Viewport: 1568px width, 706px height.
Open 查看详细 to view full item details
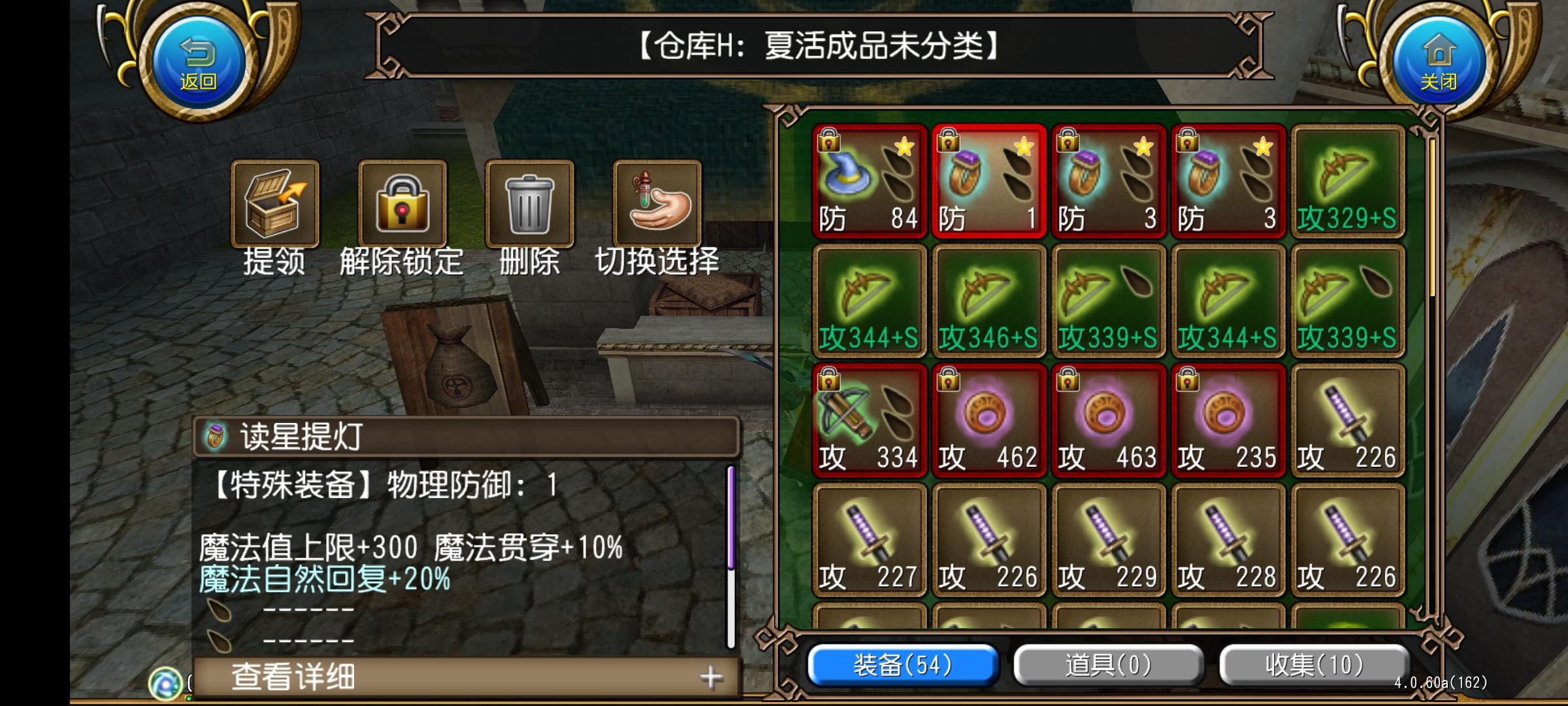point(294,678)
